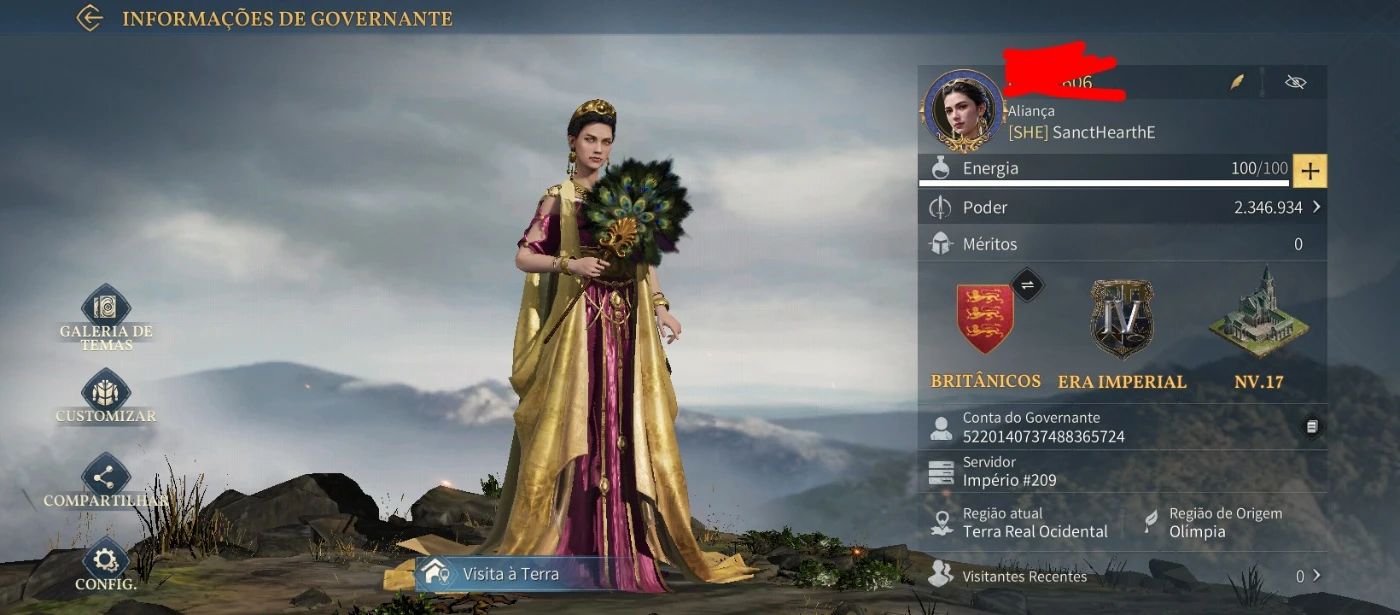The height and width of the screenshot is (615, 1400).
Task: Open Config. settings
Action: (105, 560)
